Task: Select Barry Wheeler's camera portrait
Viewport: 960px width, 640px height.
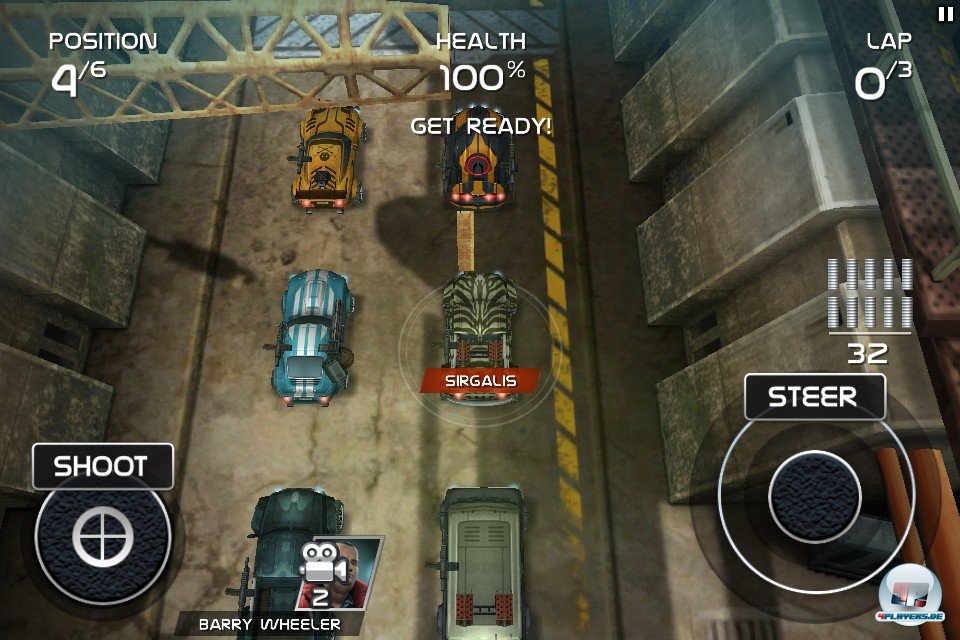Action: coord(340,573)
